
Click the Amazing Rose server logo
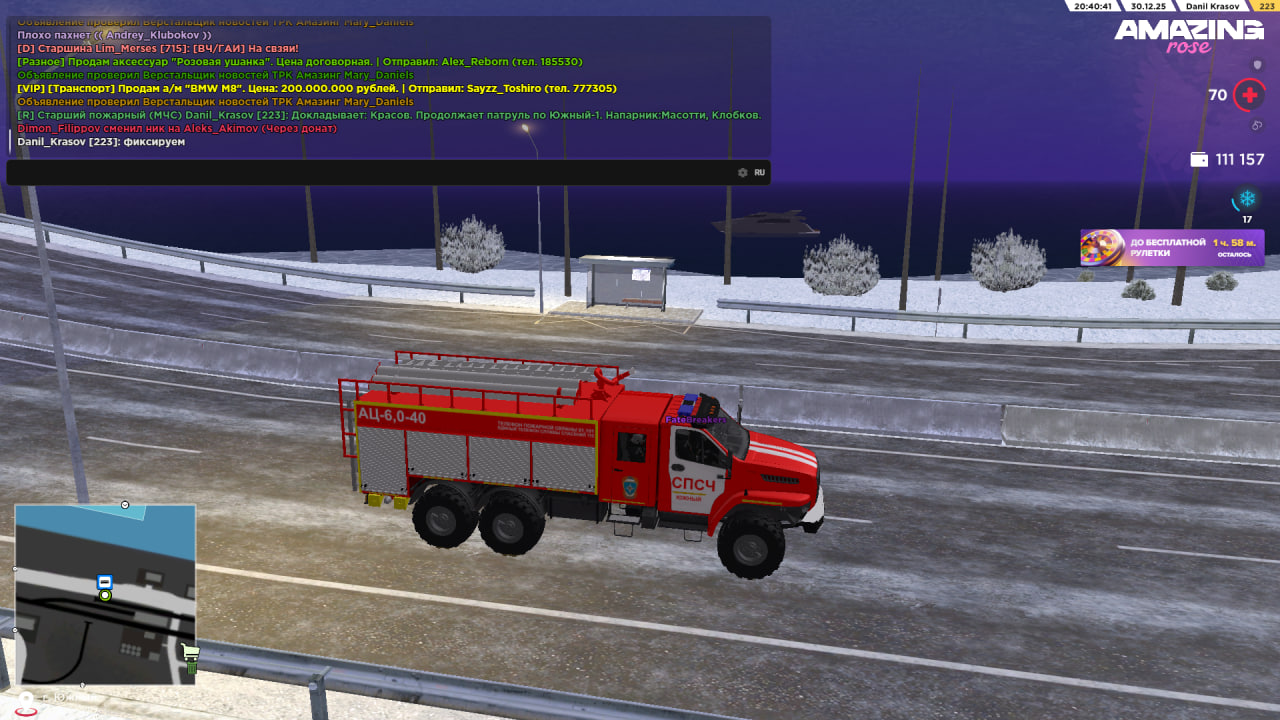(x=1188, y=36)
